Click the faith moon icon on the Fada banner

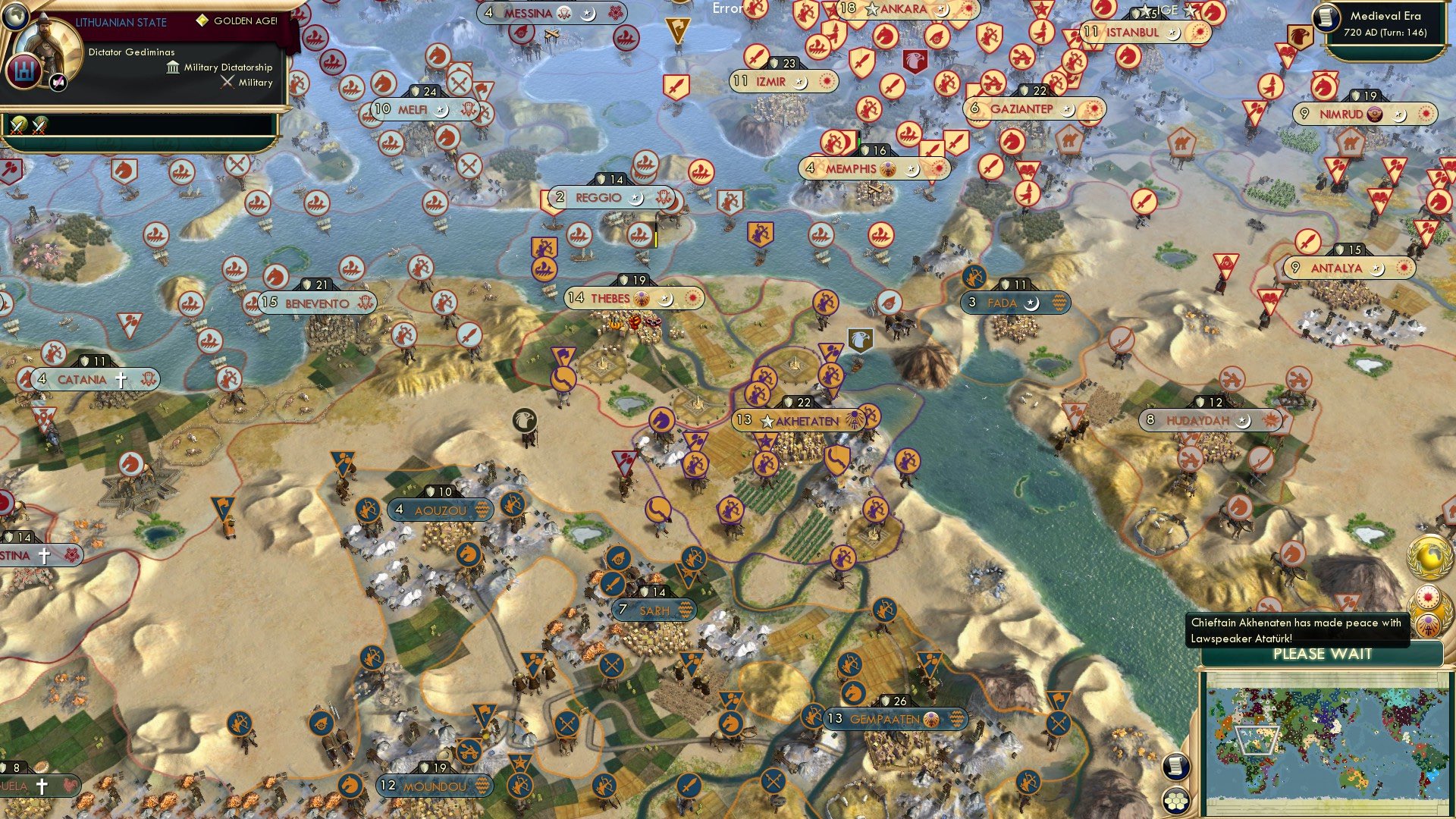(1031, 303)
